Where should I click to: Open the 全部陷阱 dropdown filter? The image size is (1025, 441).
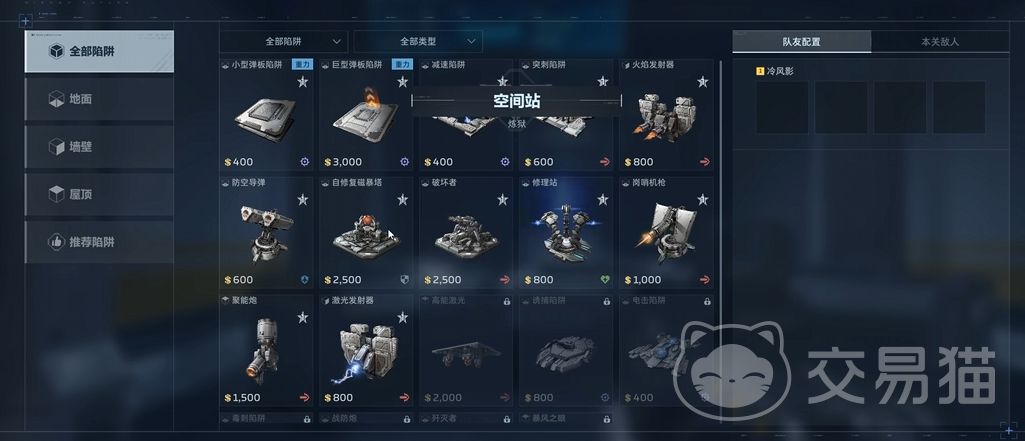point(284,42)
